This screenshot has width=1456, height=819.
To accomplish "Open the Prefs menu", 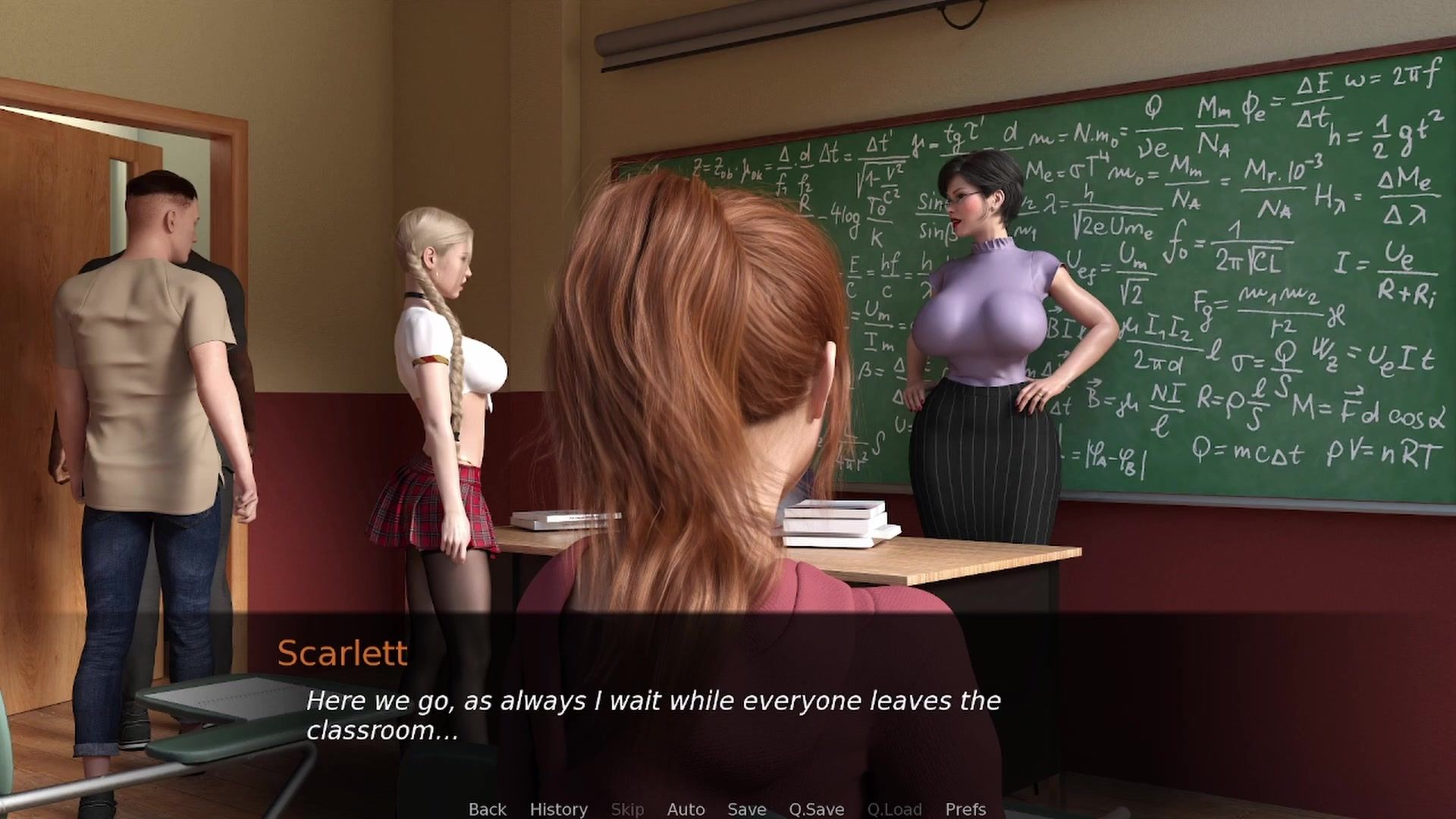I will coord(965,809).
